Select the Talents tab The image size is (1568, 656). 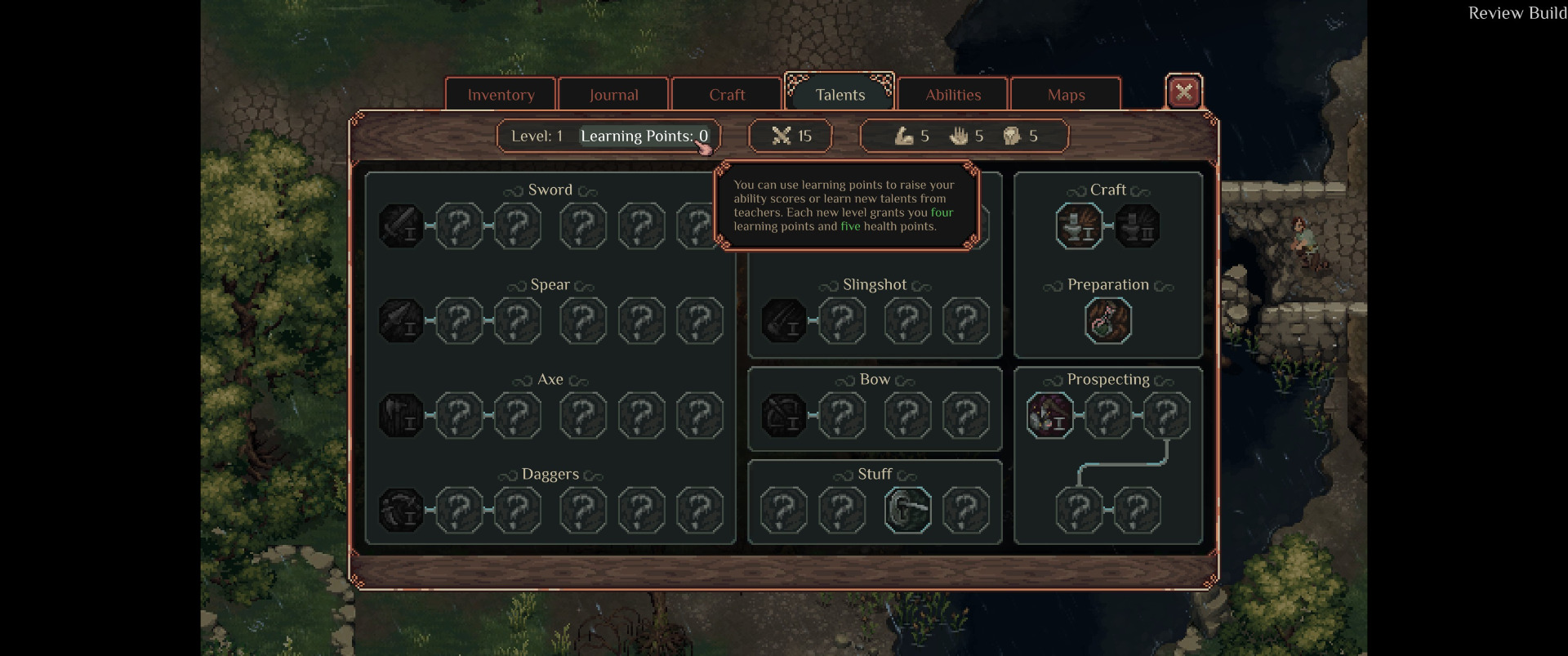840,95
